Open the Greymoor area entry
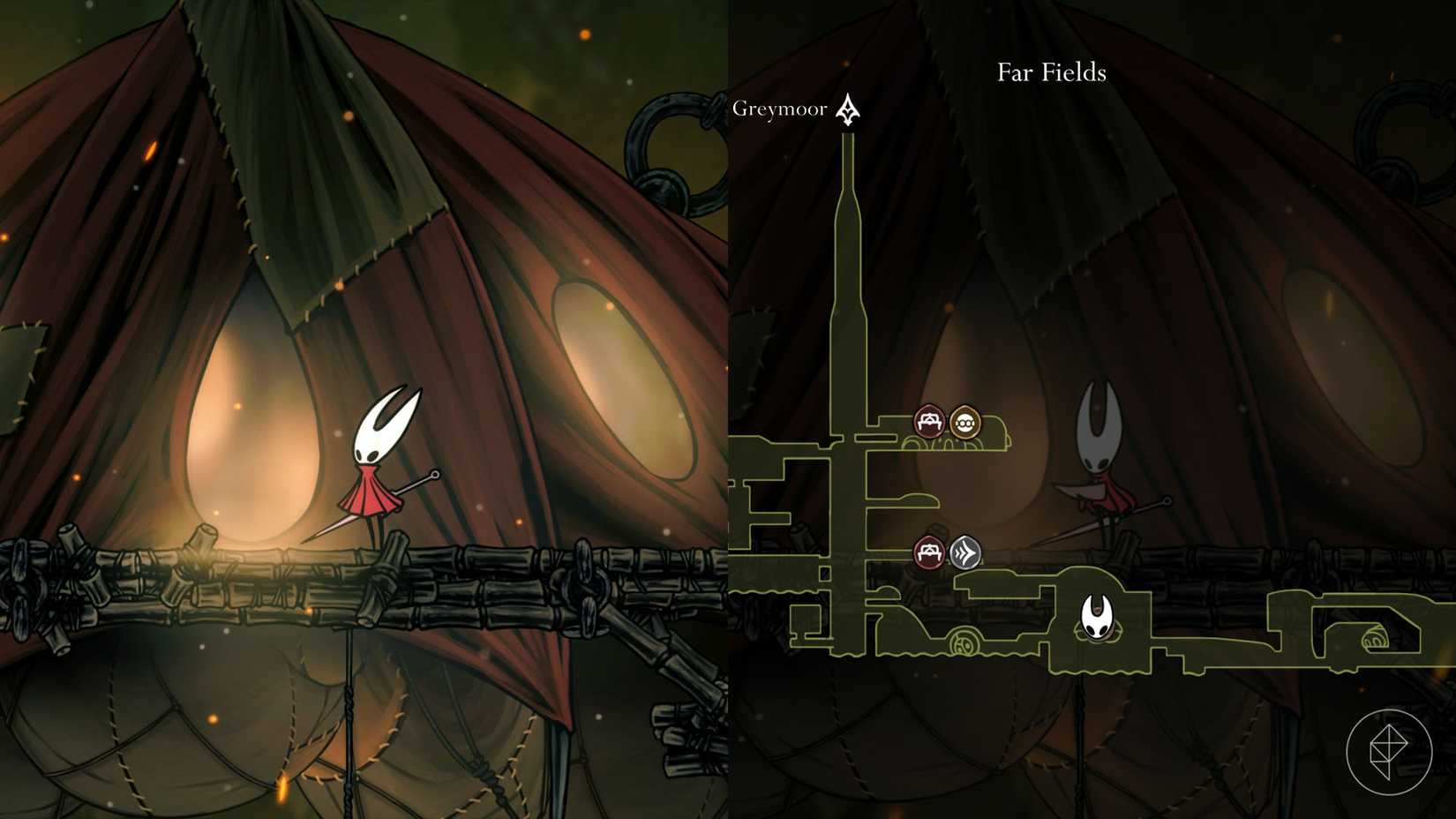 pyautogui.click(x=780, y=109)
